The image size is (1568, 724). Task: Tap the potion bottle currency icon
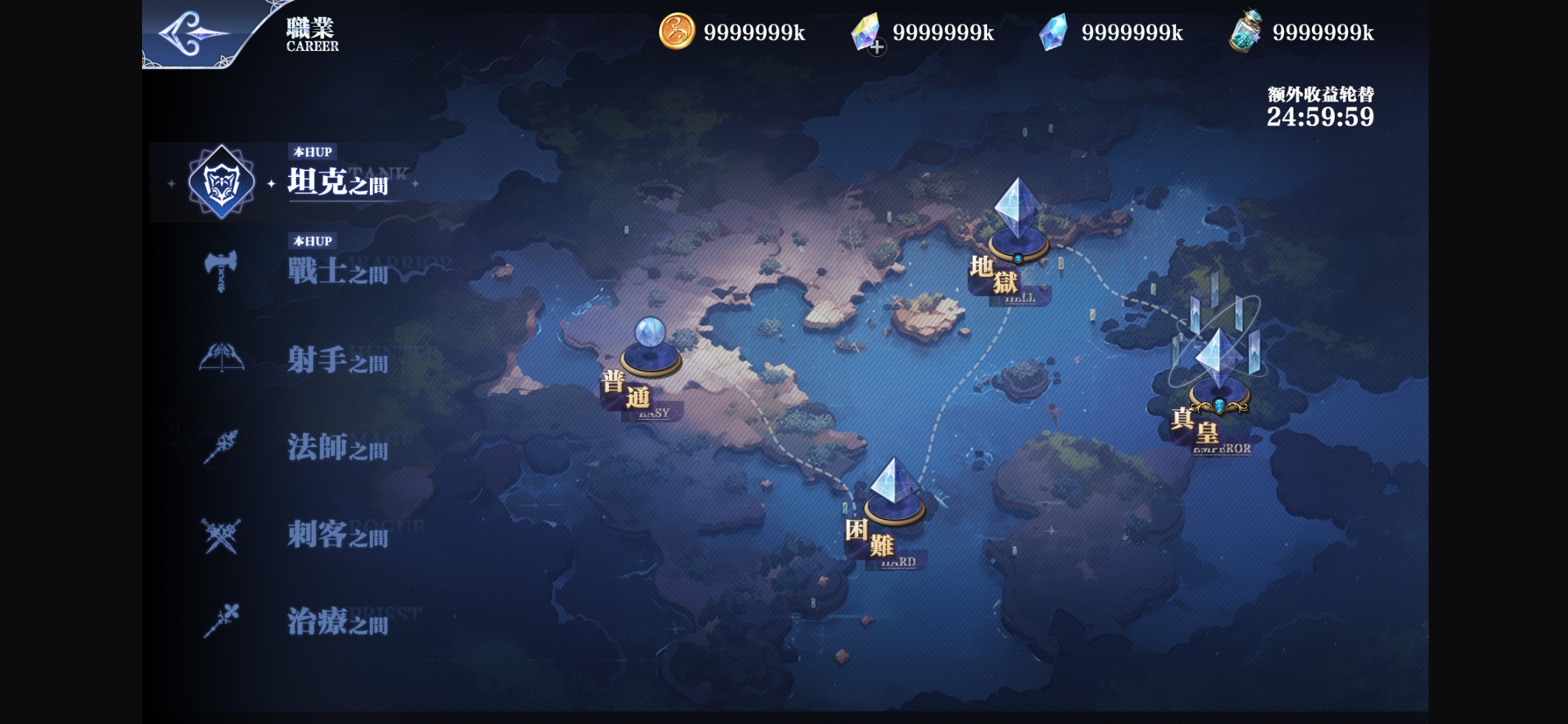coord(1245,32)
